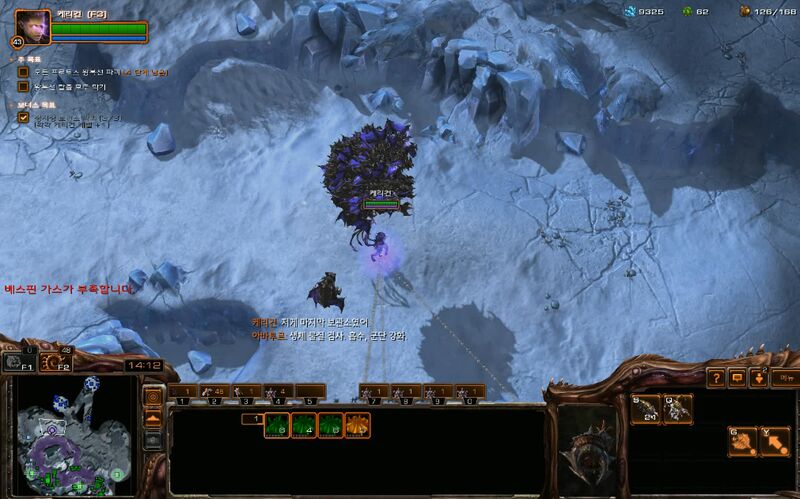This screenshot has height=499, width=800.
Task: Use the G rally workers command
Action: [743, 442]
